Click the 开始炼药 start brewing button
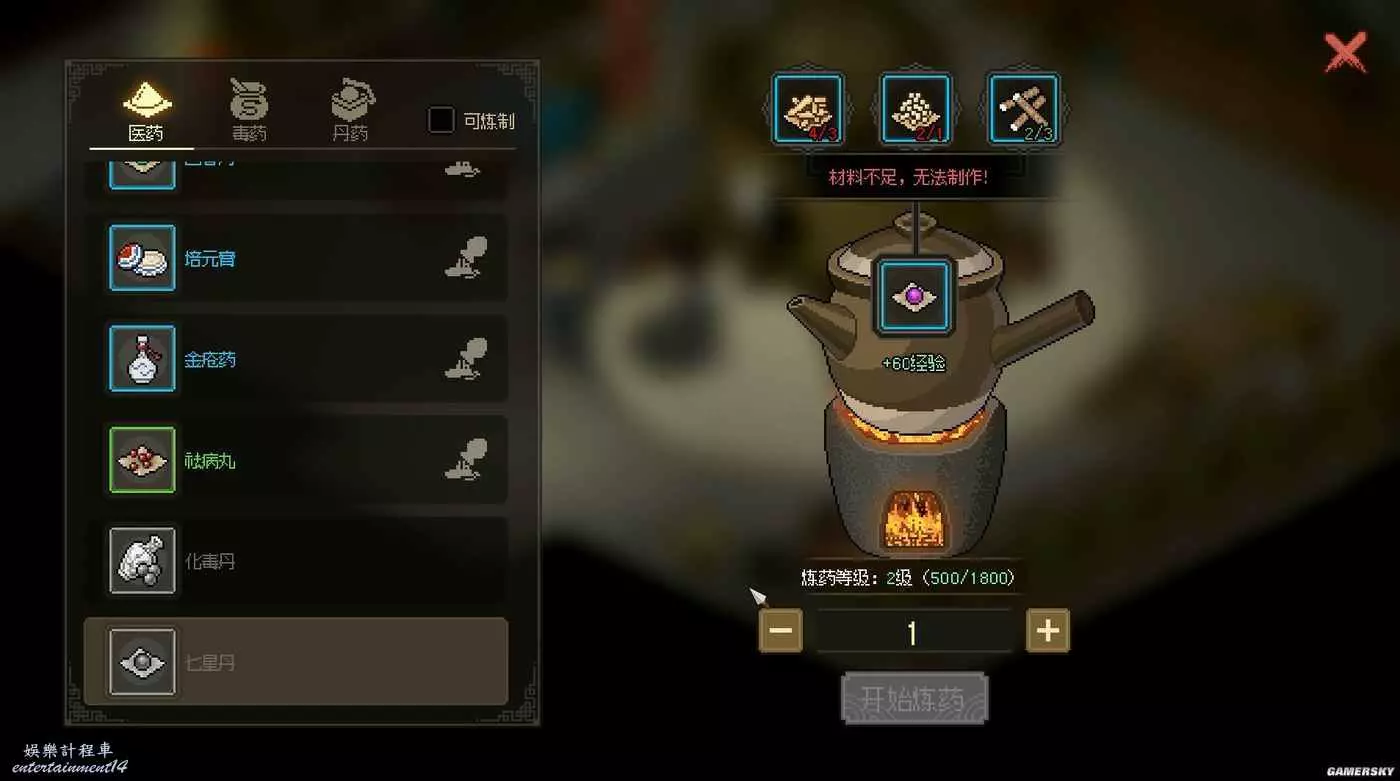 [x=914, y=698]
